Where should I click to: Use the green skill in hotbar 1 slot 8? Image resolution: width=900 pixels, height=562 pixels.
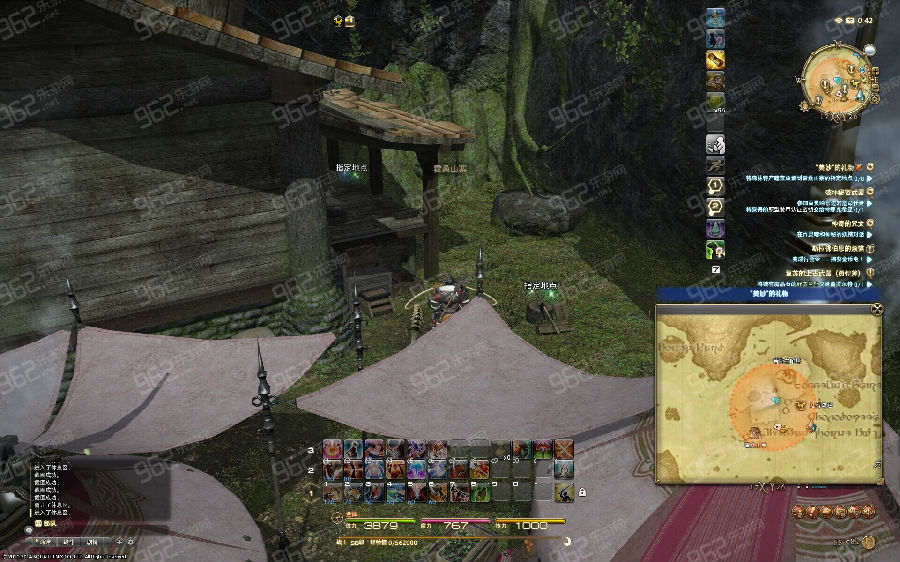tap(480, 492)
